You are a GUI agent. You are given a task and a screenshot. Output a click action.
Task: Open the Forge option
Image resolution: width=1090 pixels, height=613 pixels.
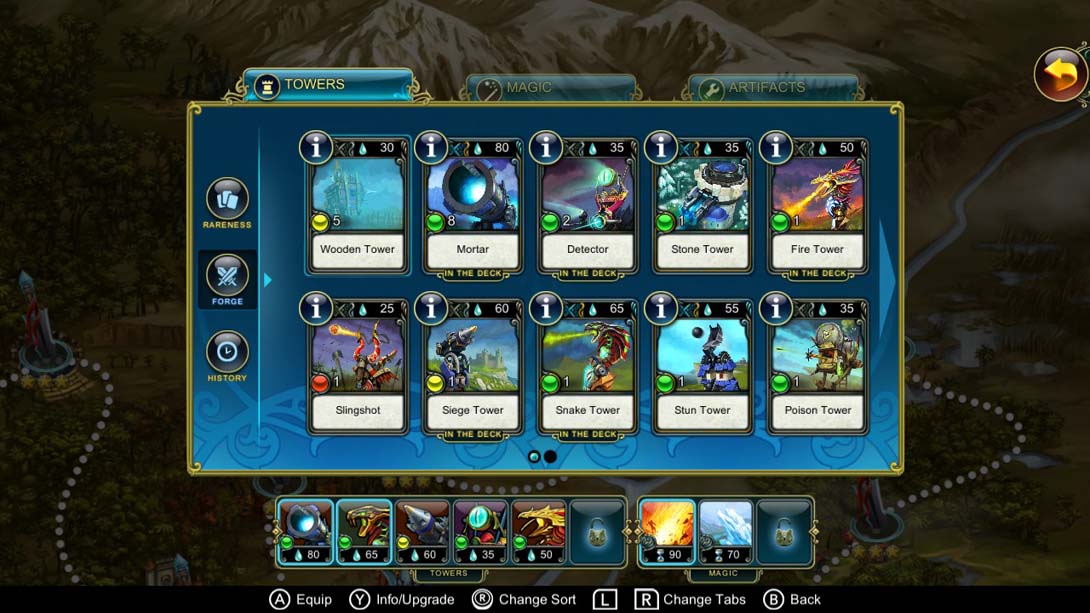click(x=227, y=280)
